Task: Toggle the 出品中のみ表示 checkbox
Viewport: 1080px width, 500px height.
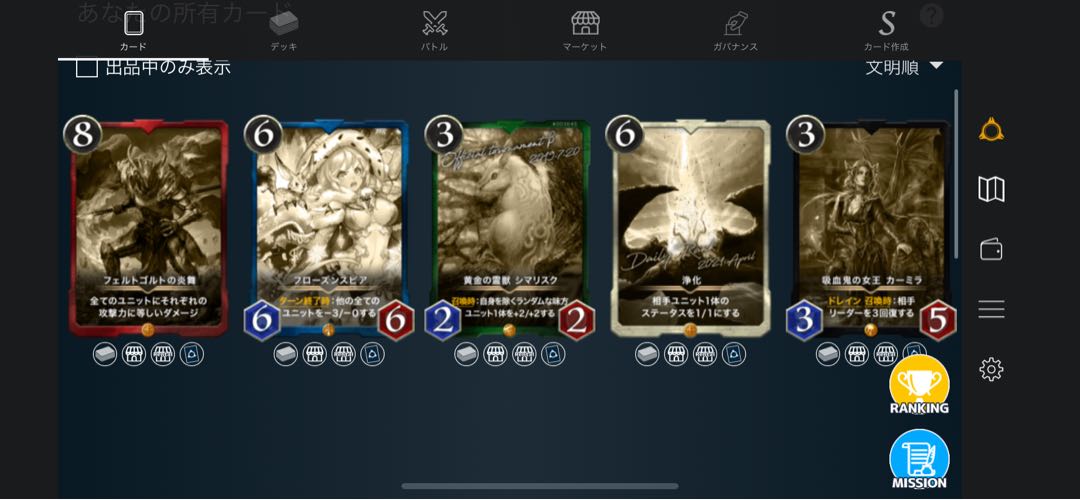Action: click(x=87, y=67)
